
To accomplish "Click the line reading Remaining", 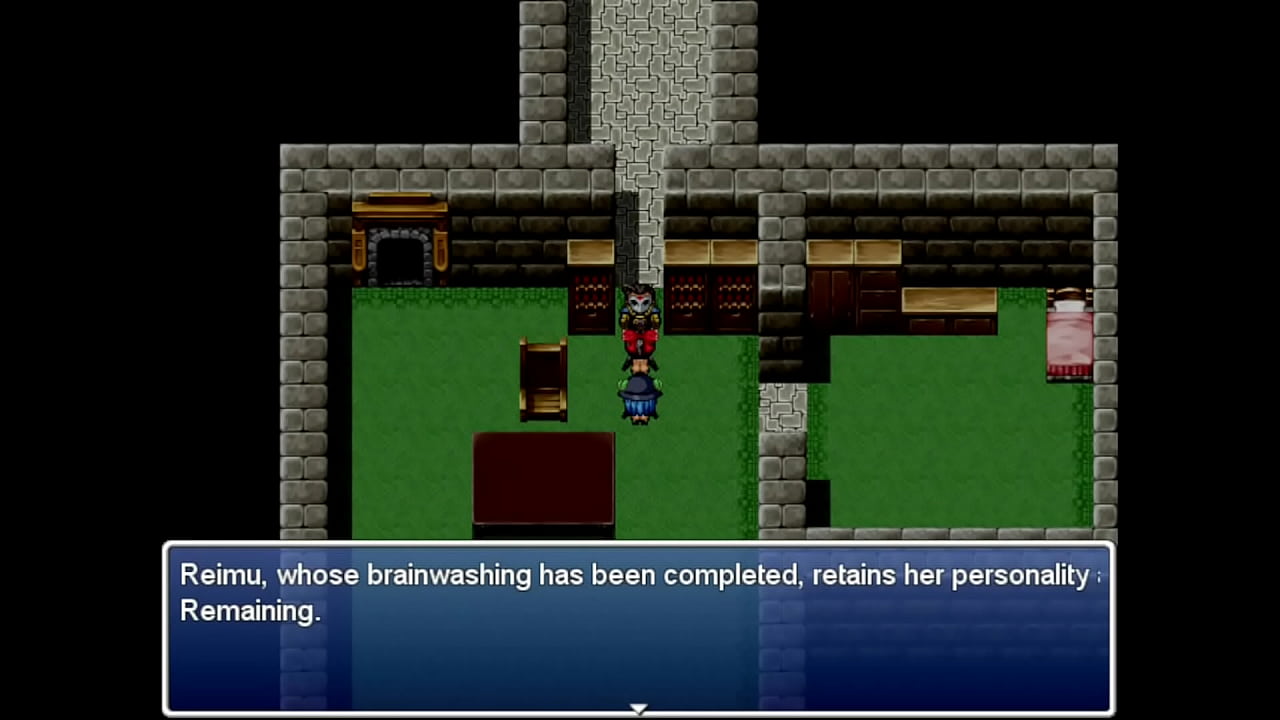I will pyautogui.click(x=249, y=611).
